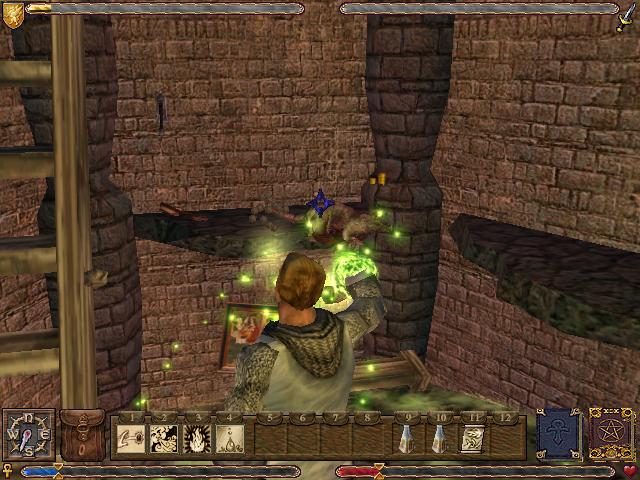The image size is (640, 480).
Task: Click the compass in the corner
Action: (27, 435)
